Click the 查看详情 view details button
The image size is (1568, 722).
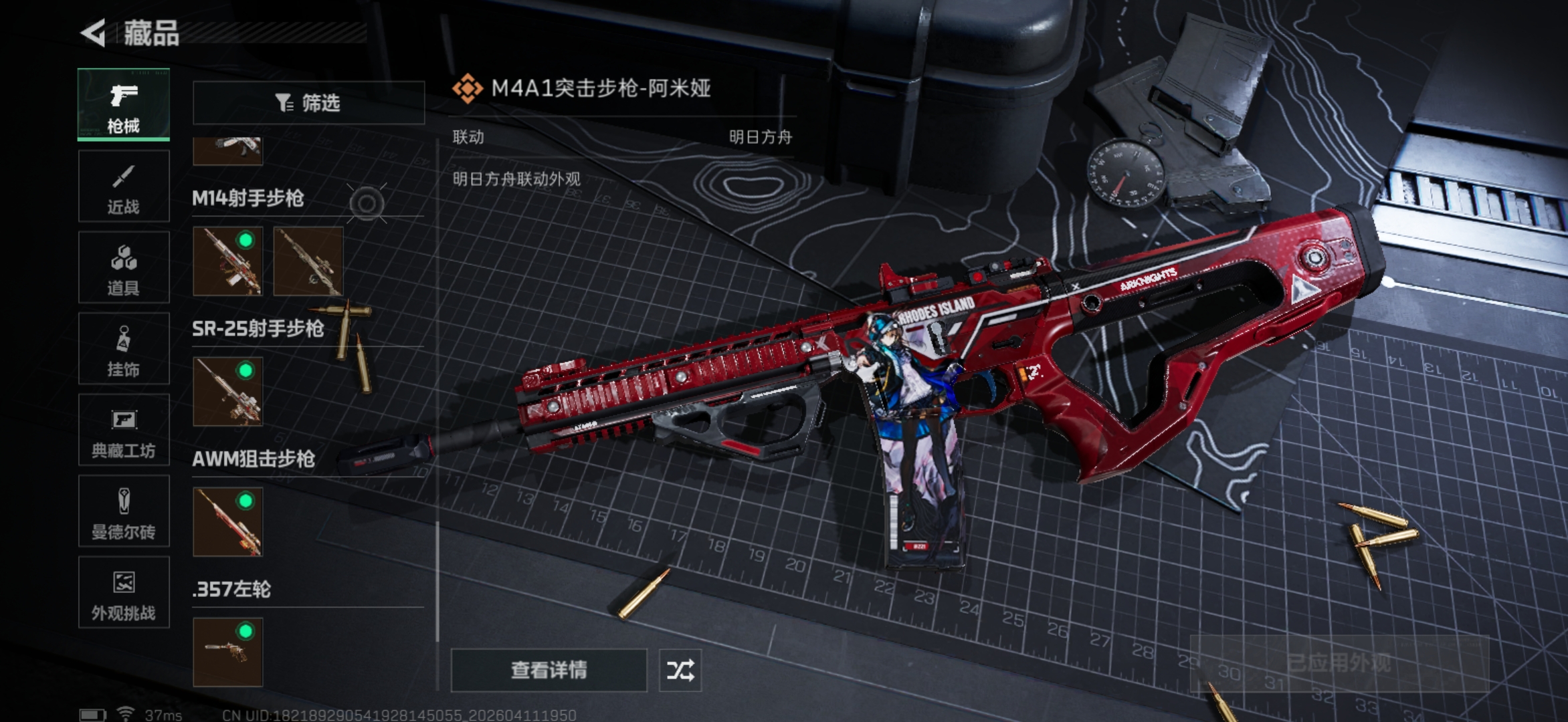[549, 670]
